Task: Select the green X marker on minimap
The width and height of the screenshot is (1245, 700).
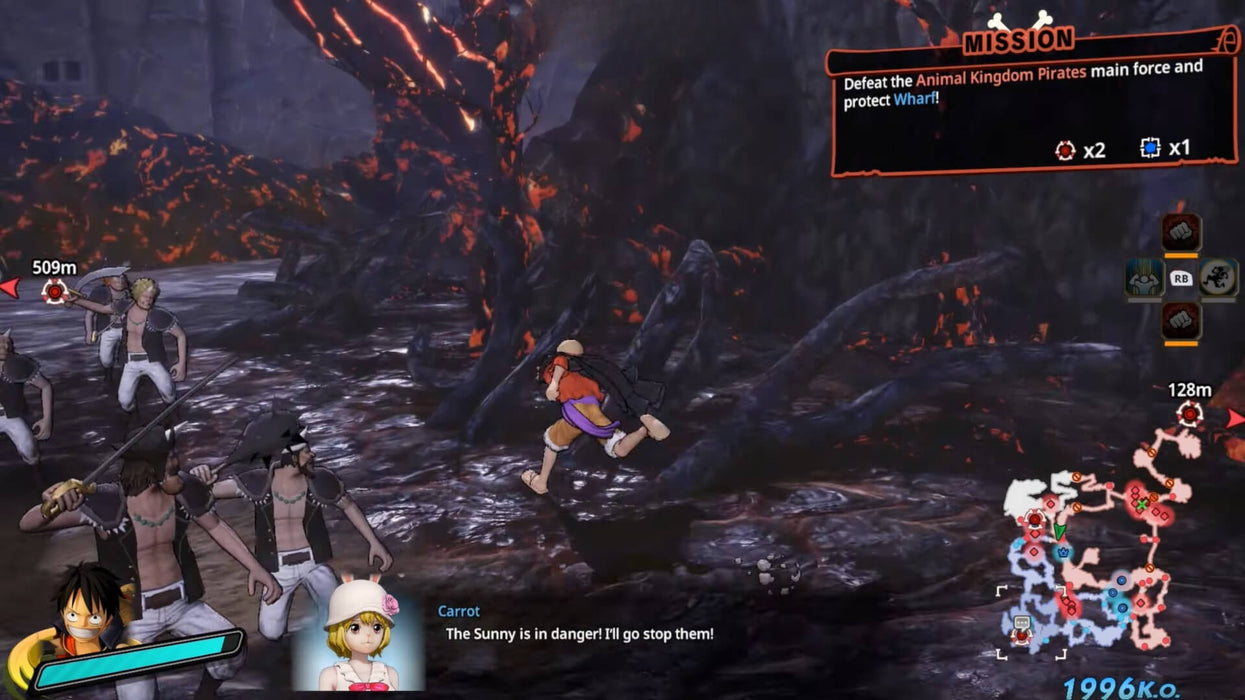Action: point(1142,504)
